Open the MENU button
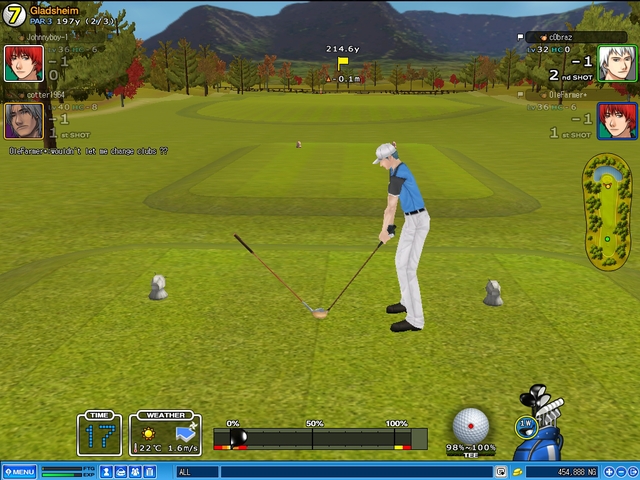 19,472
